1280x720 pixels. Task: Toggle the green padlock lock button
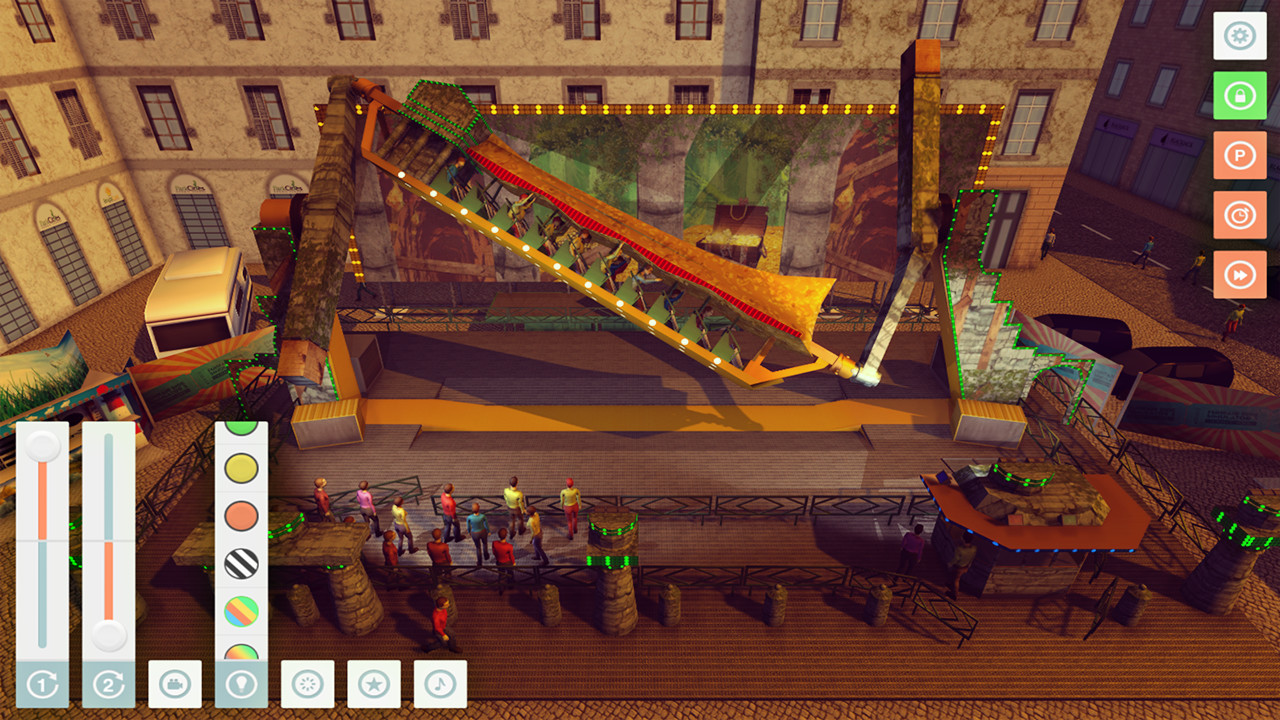pos(1240,96)
